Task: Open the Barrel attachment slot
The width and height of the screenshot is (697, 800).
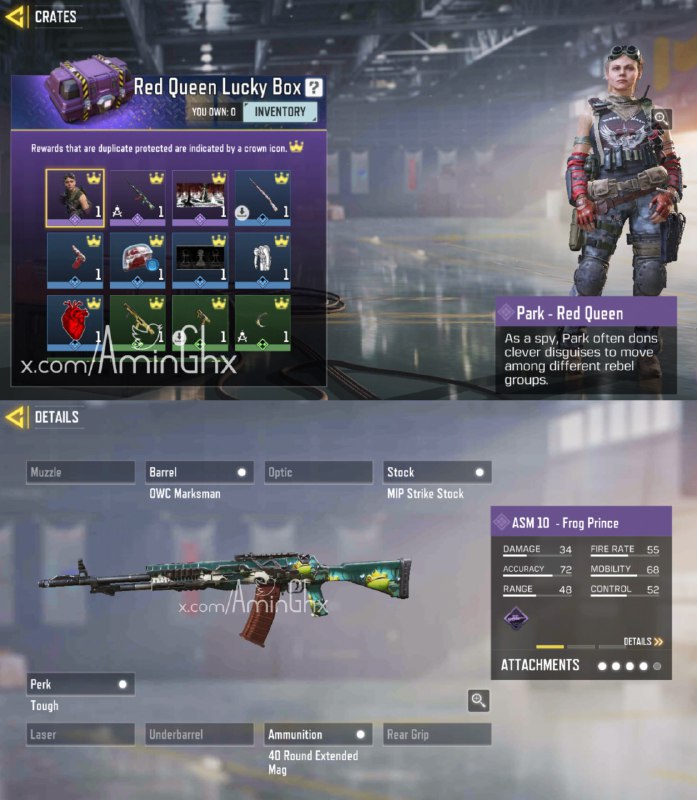Action: click(199, 472)
